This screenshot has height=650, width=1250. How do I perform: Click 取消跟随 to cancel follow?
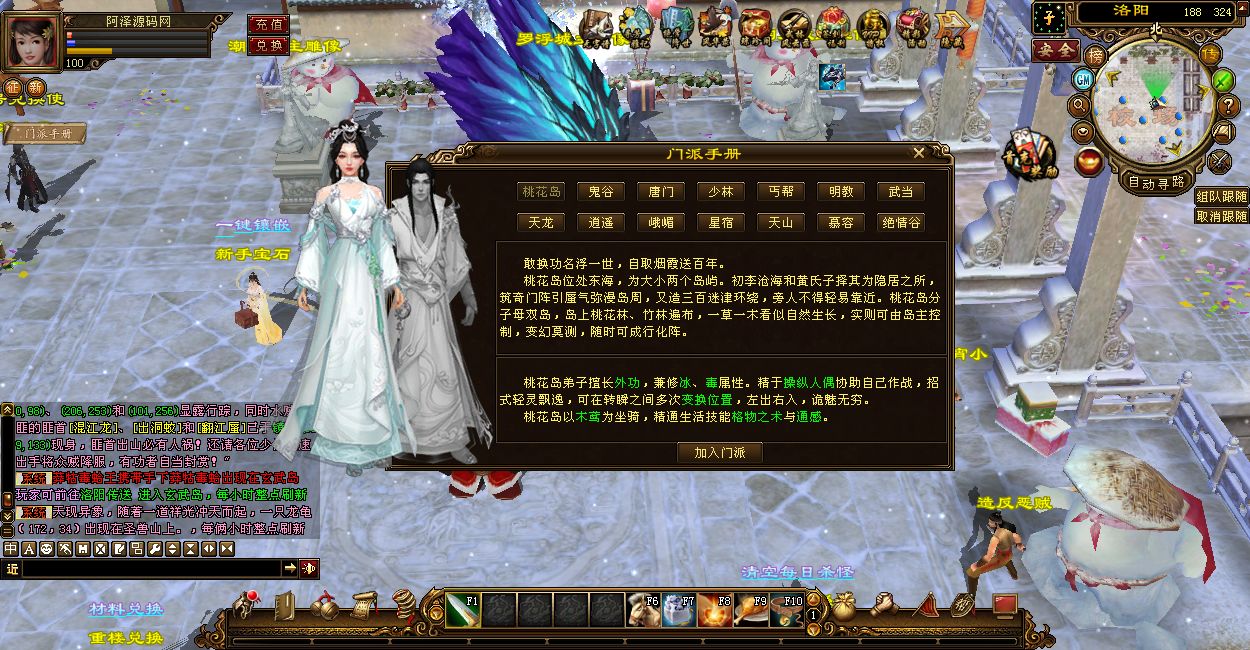1221,216
